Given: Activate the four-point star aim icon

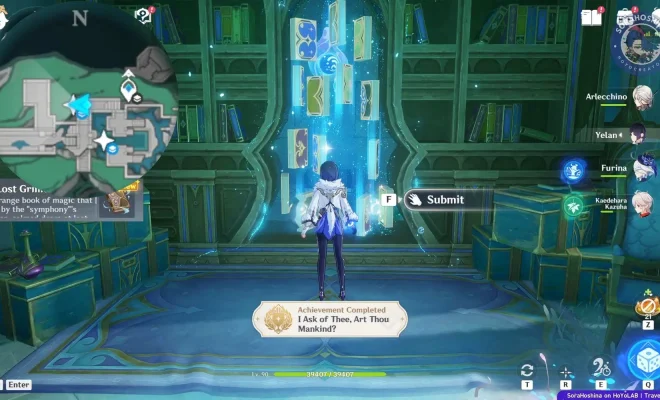Looking at the screenshot, I should click(565, 371).
